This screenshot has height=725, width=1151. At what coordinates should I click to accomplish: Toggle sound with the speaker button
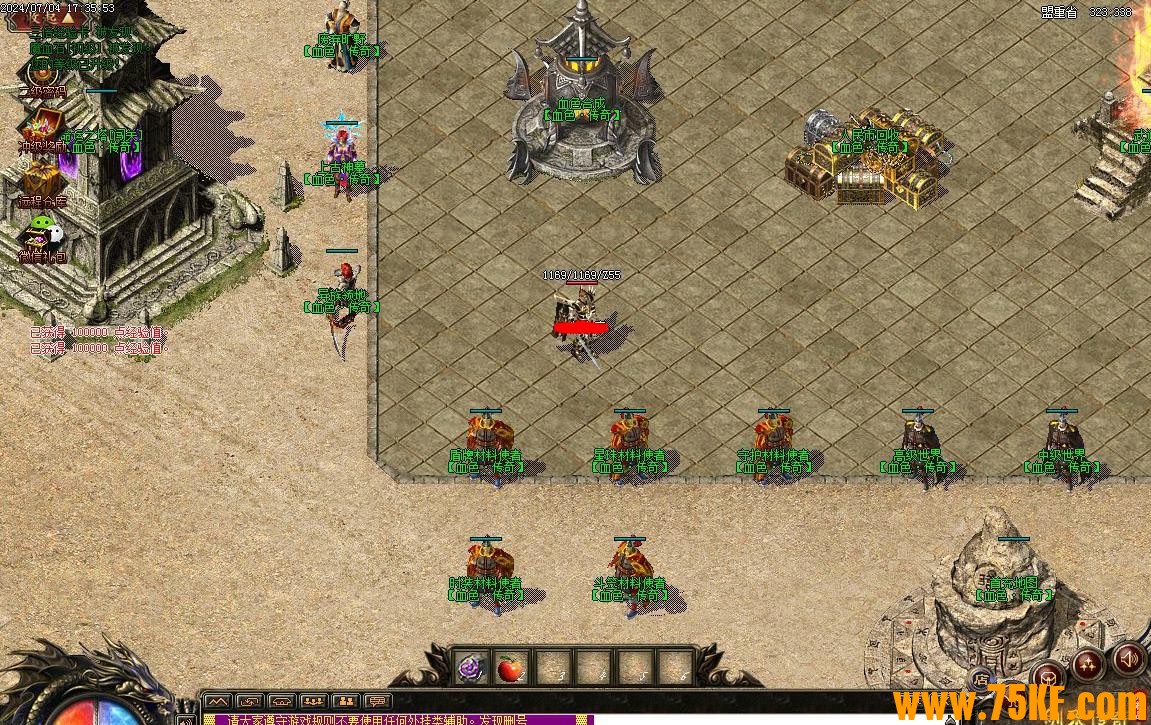(x=1130, y=660)
